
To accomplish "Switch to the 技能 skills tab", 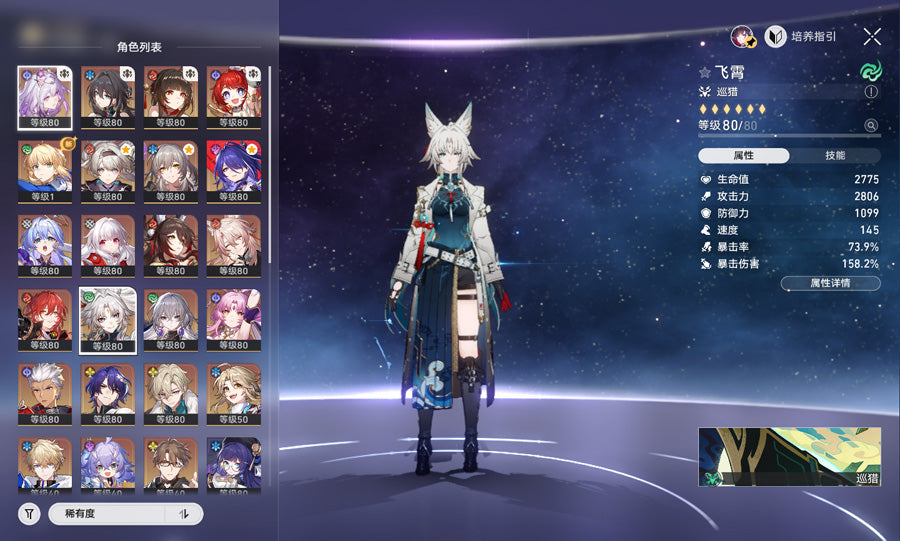I will 835,156.
